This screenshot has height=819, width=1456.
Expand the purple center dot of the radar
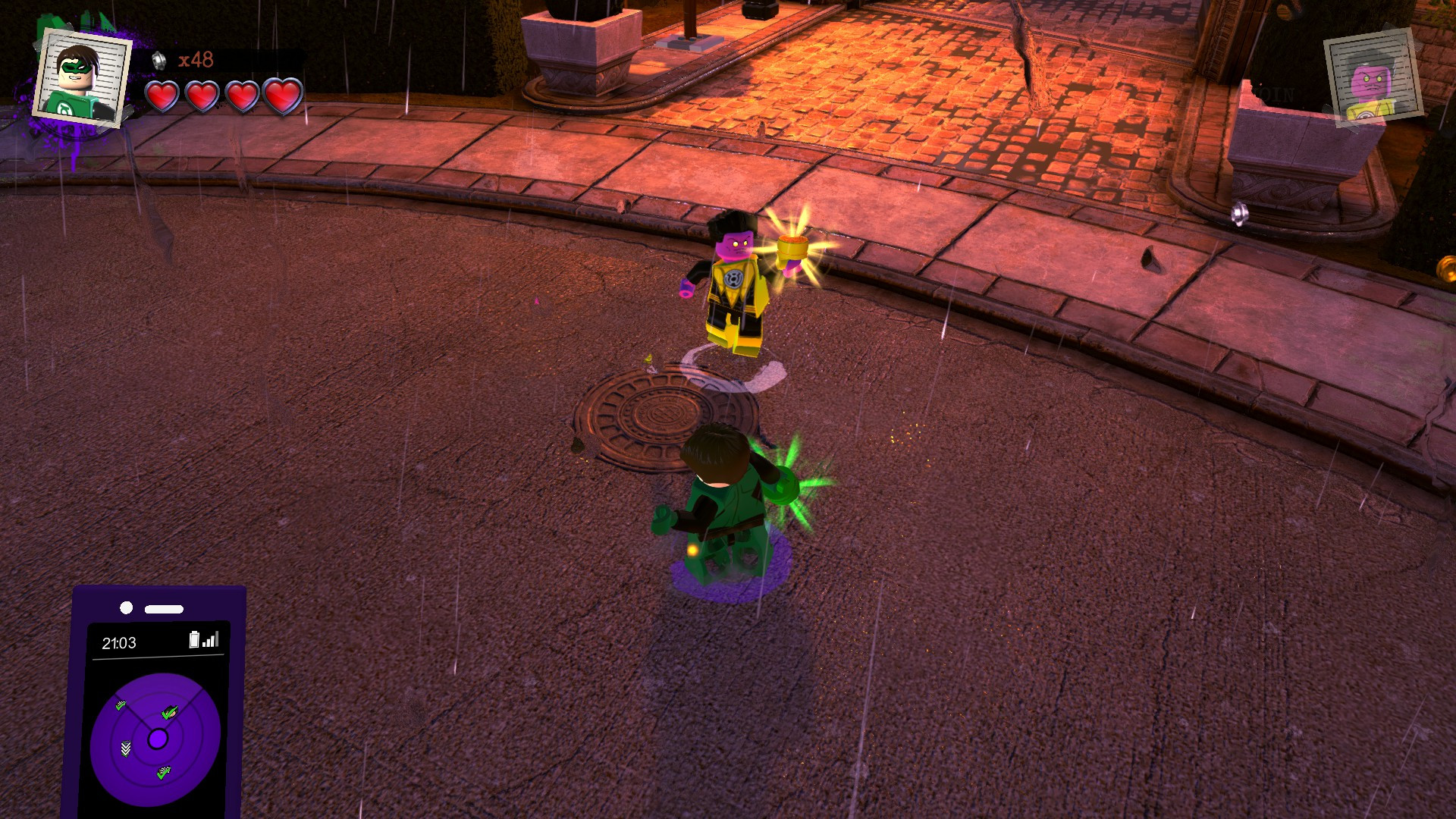pos(158,737)
